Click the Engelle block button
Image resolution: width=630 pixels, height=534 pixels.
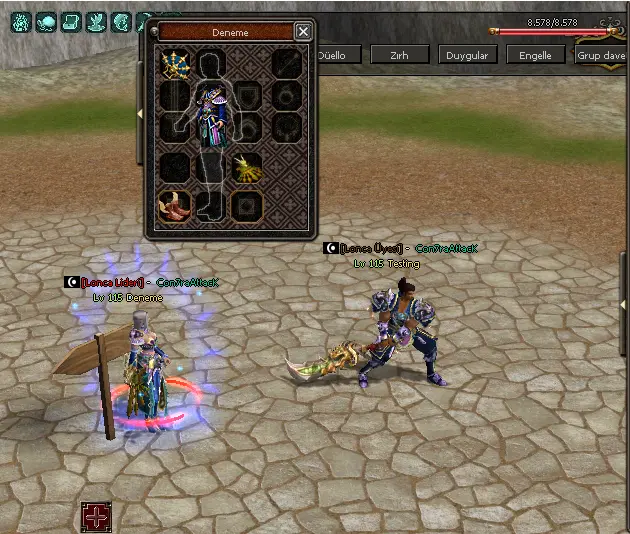point(535,55)
